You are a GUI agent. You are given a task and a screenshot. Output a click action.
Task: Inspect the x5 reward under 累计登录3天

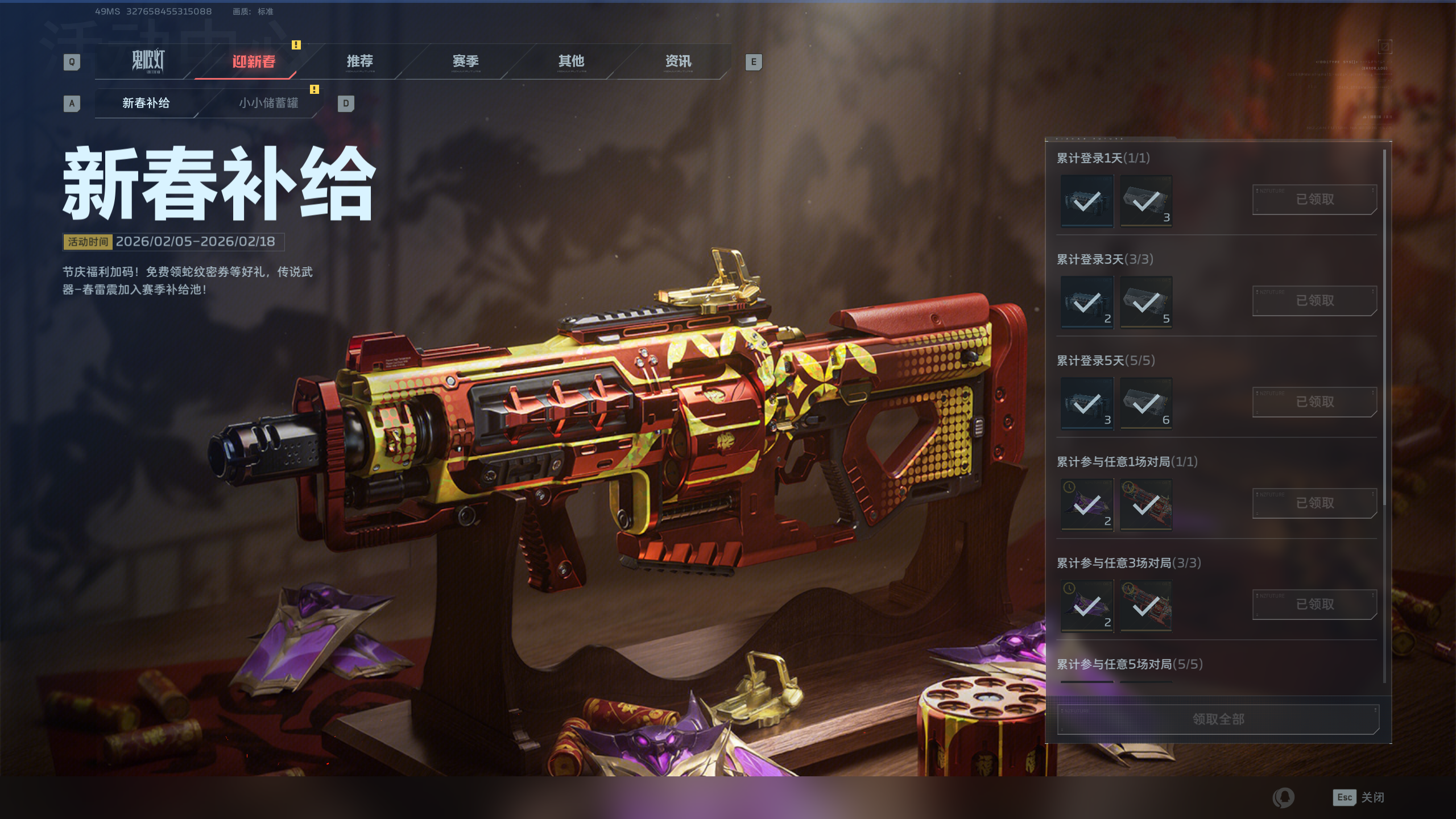click(x=1146, y=302)
